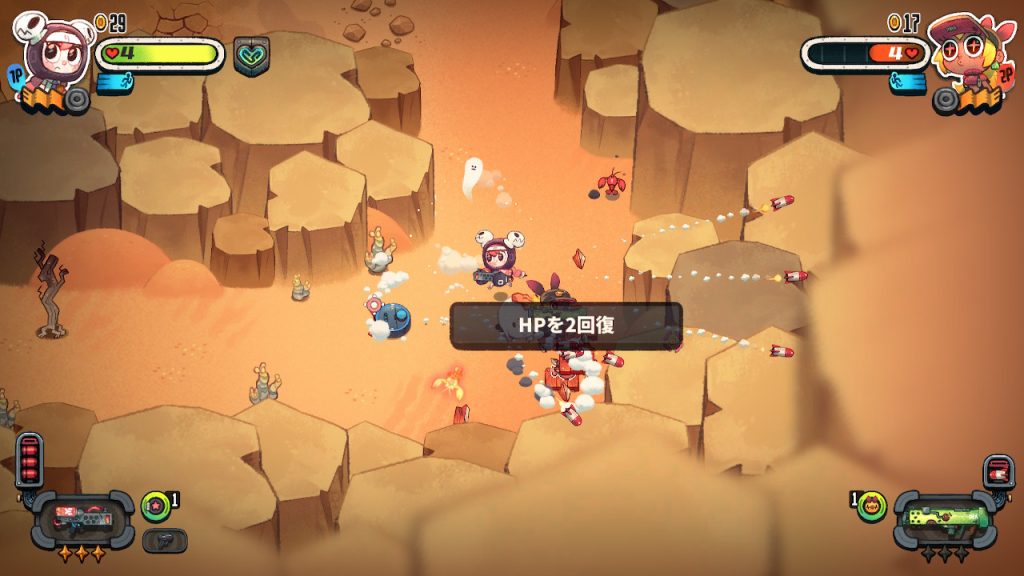Screen dimensions: 1024x576
Task: Click player two's red-cap character portrait
Action: [965, 50]
